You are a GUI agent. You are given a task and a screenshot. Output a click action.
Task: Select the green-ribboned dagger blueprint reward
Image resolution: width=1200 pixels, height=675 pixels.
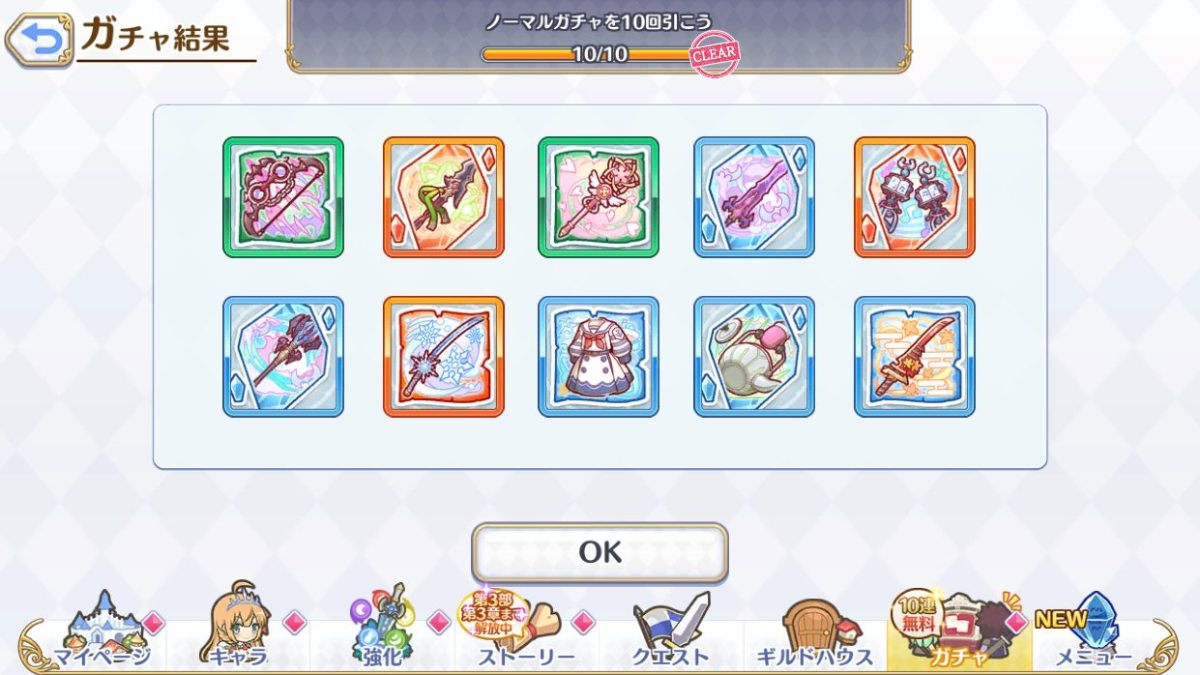443,197
